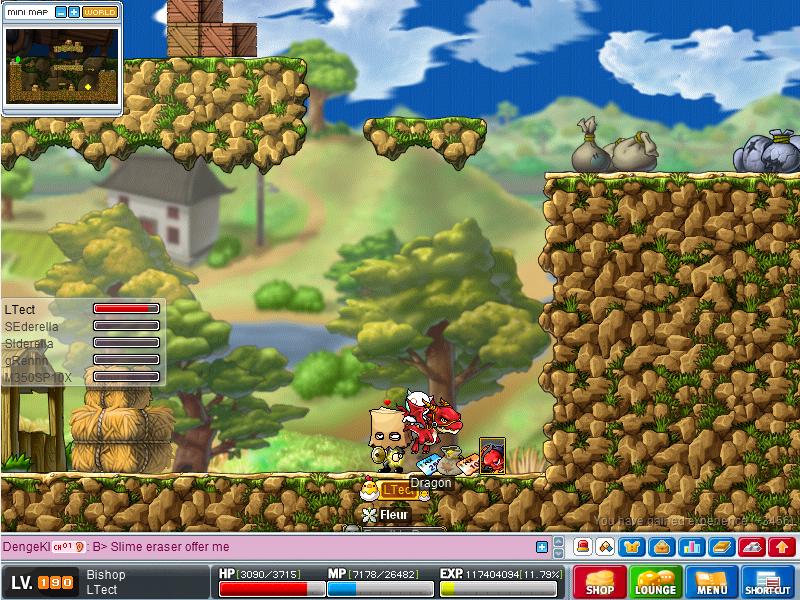This screenshot has width=800, height=600.
Task: Shrink the mini map with minus button
Action: (61, 12)
